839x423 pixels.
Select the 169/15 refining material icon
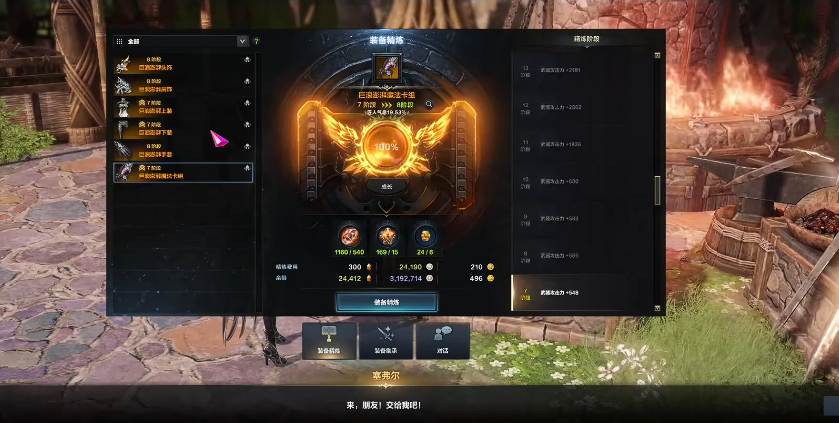pos(386,234)
